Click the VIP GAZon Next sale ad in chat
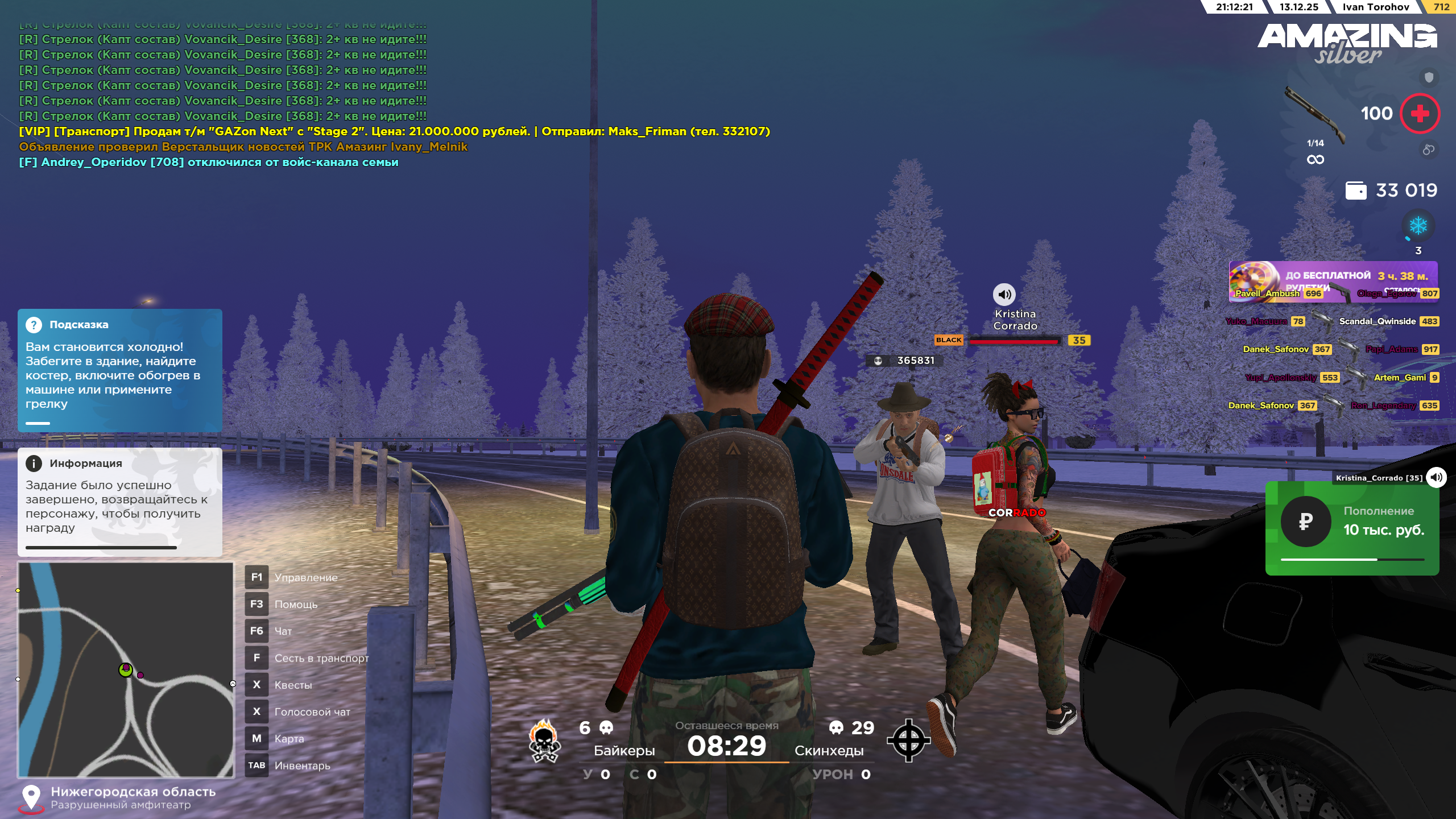The height and width of the screenshot is (819, 1456). coord(394,131)
